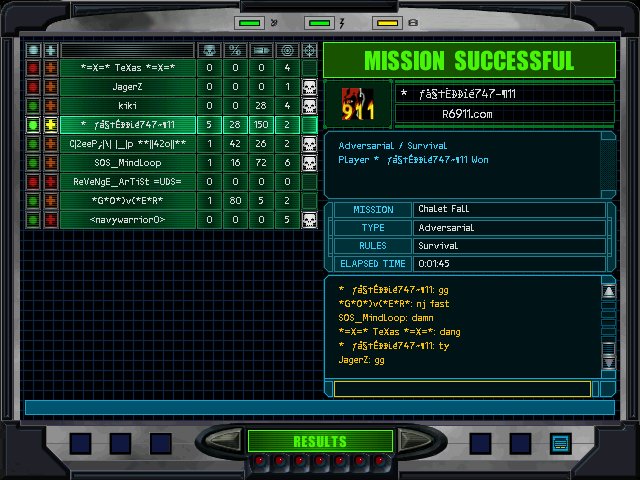Open the light-blue document icon button
Image resolution: width=640 pixels, height=480 pixels.
(x=560, y=442)
